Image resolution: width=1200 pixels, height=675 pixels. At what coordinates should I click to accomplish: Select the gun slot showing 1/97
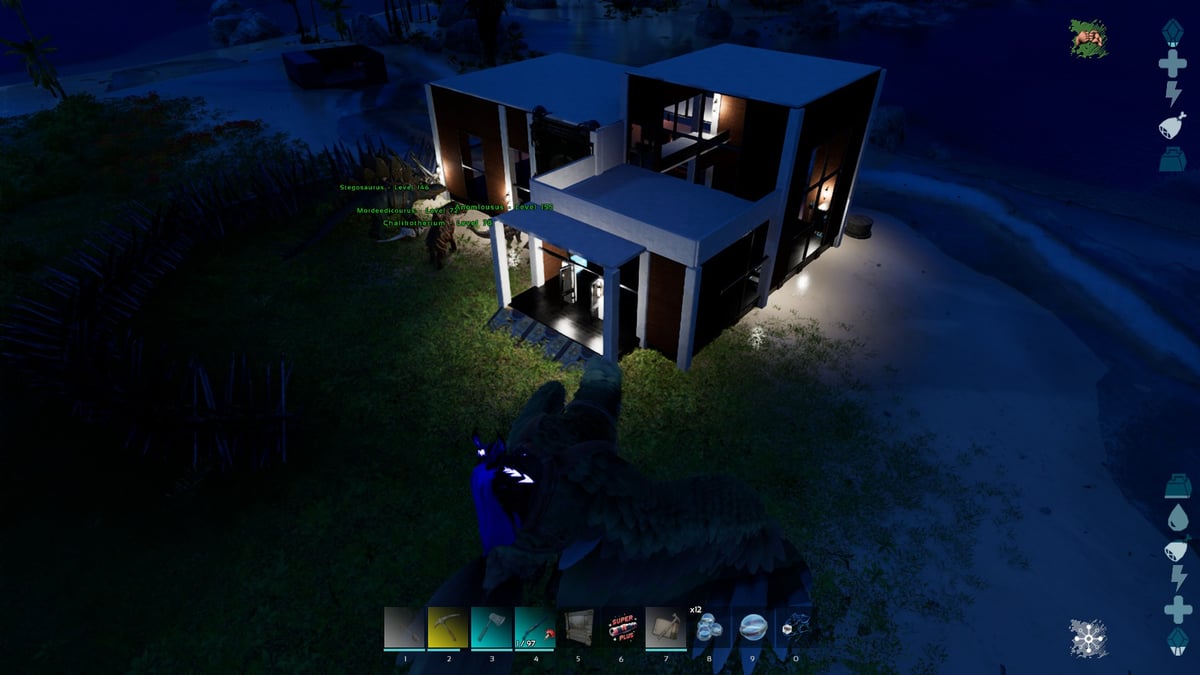535,627
